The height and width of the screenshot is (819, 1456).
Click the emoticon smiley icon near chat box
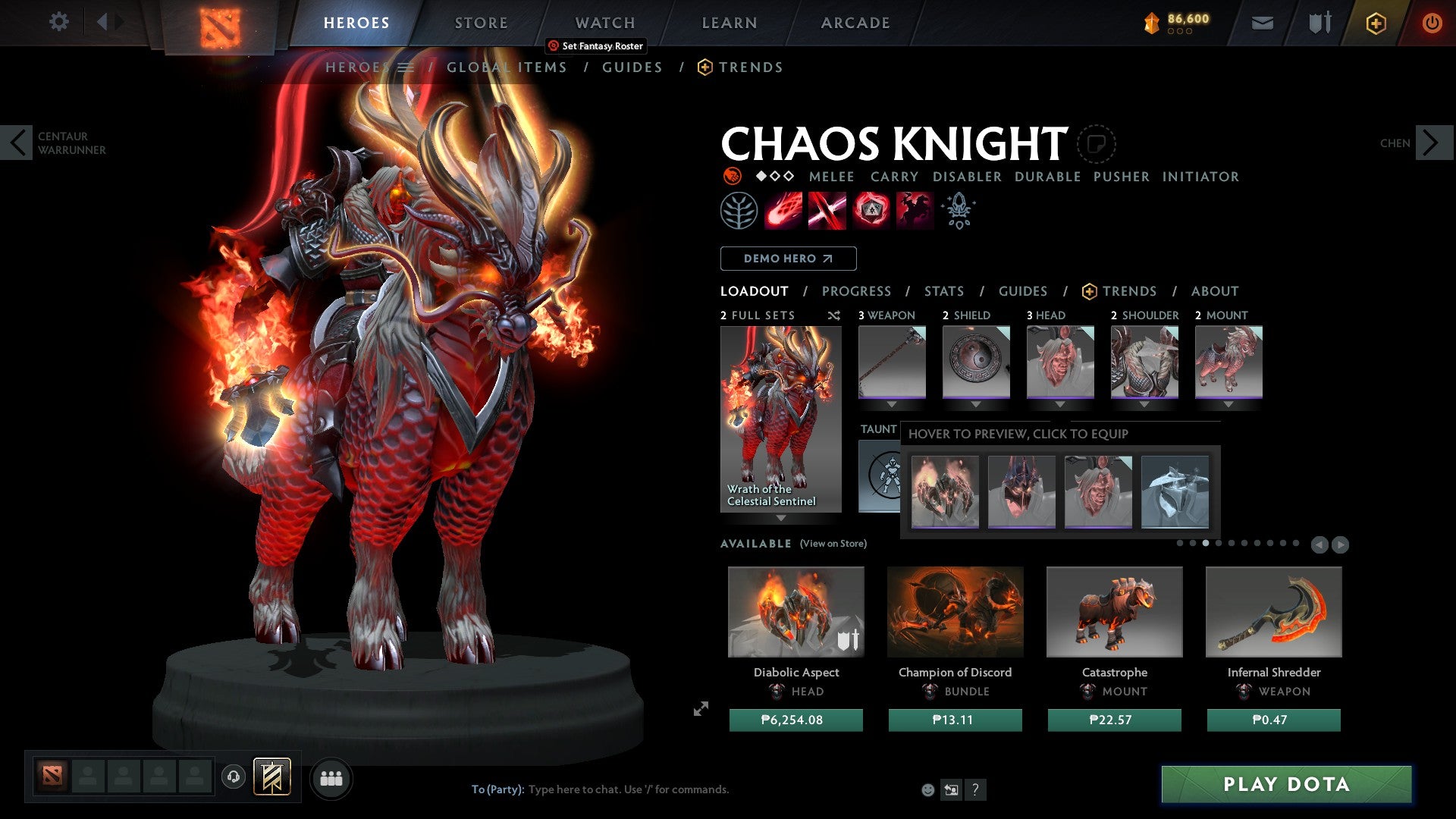(927, 789)
